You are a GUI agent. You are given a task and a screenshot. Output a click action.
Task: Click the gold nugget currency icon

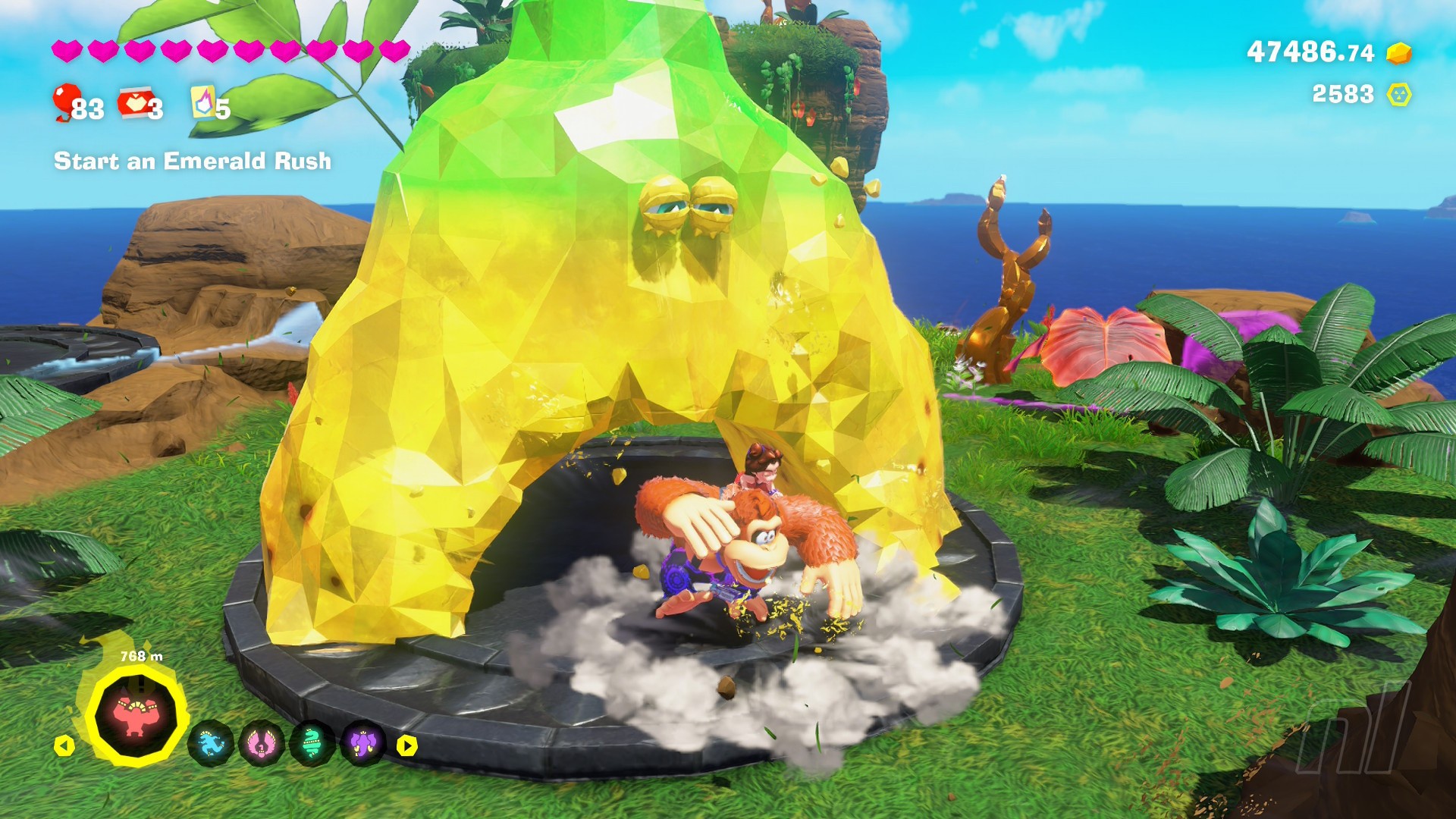pos(1398,53)
